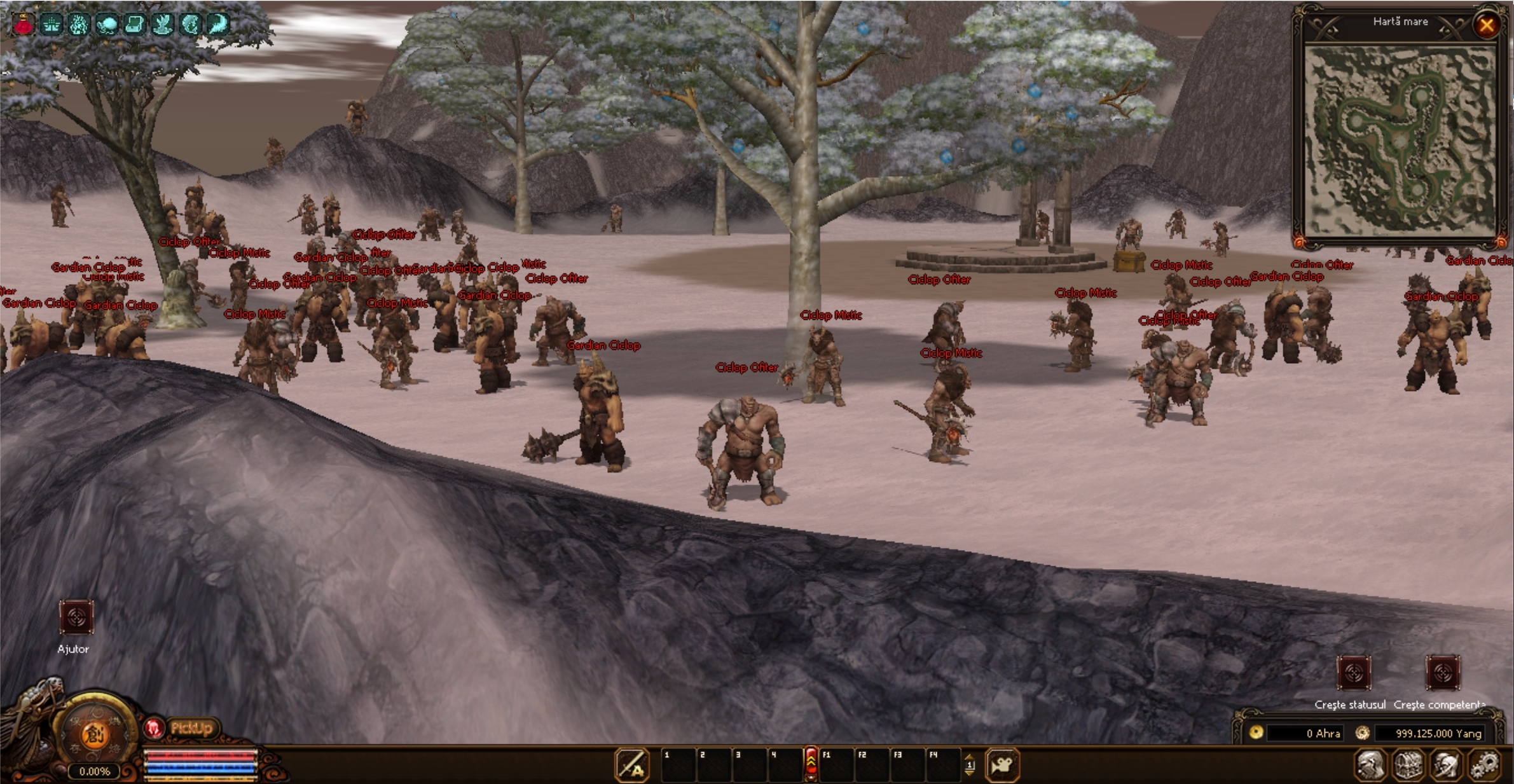Open the Crește statusul scroll
The width and height of the screenshot is (1514, 784).
[x=1354, y=673]
